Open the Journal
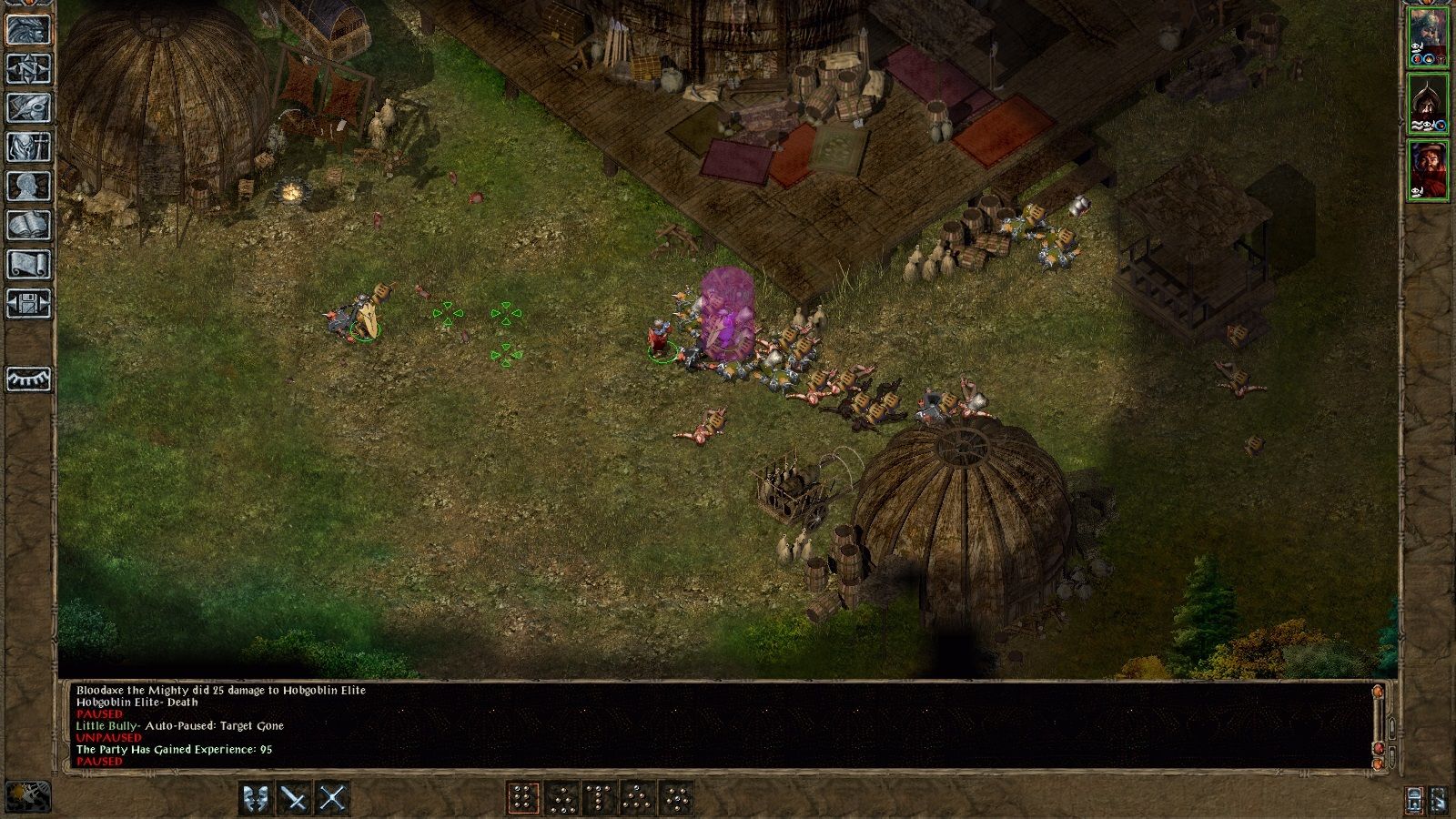 coord(27,109)
